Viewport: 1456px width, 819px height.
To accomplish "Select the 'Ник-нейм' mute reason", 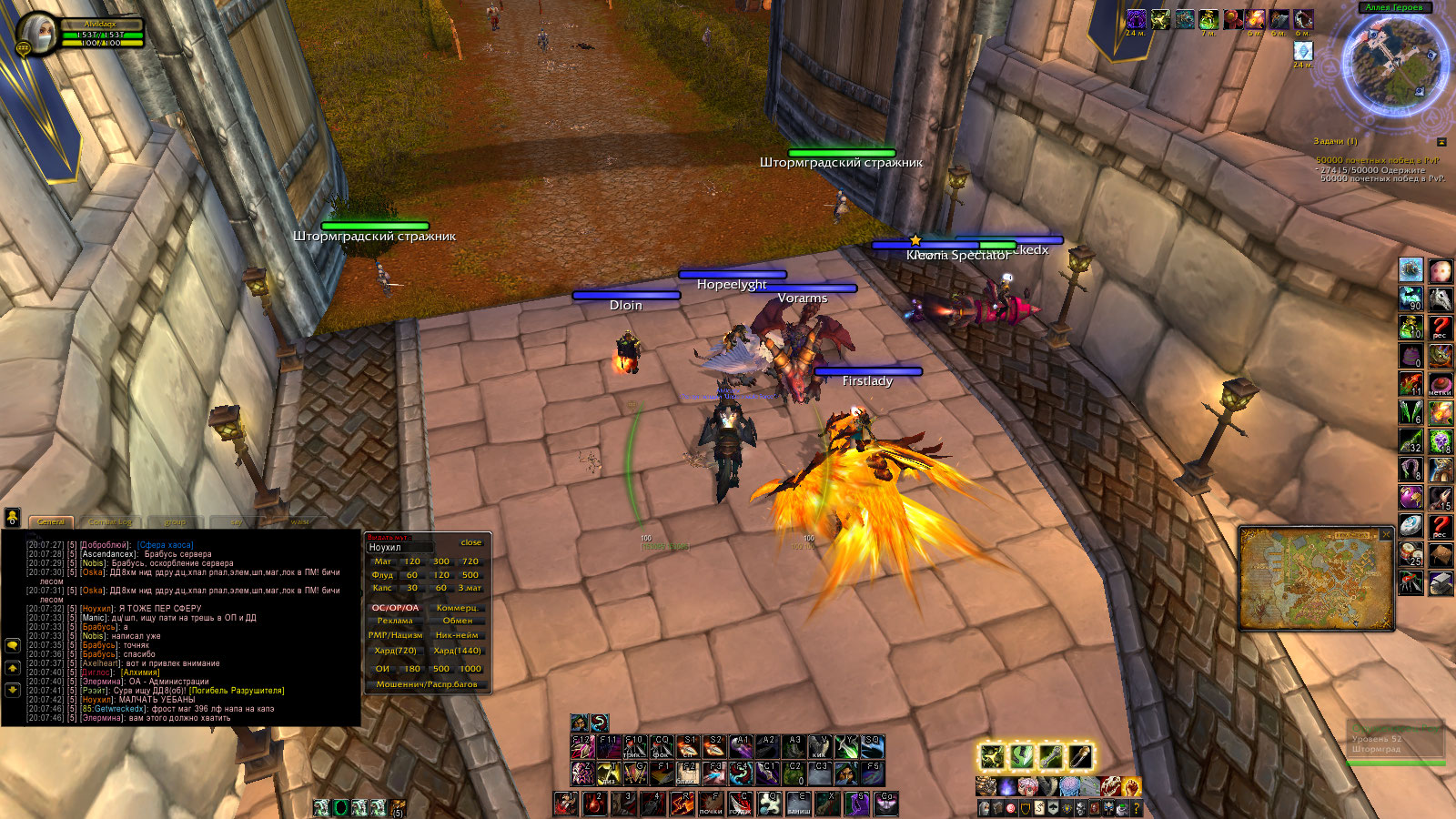I will (458, 635).
